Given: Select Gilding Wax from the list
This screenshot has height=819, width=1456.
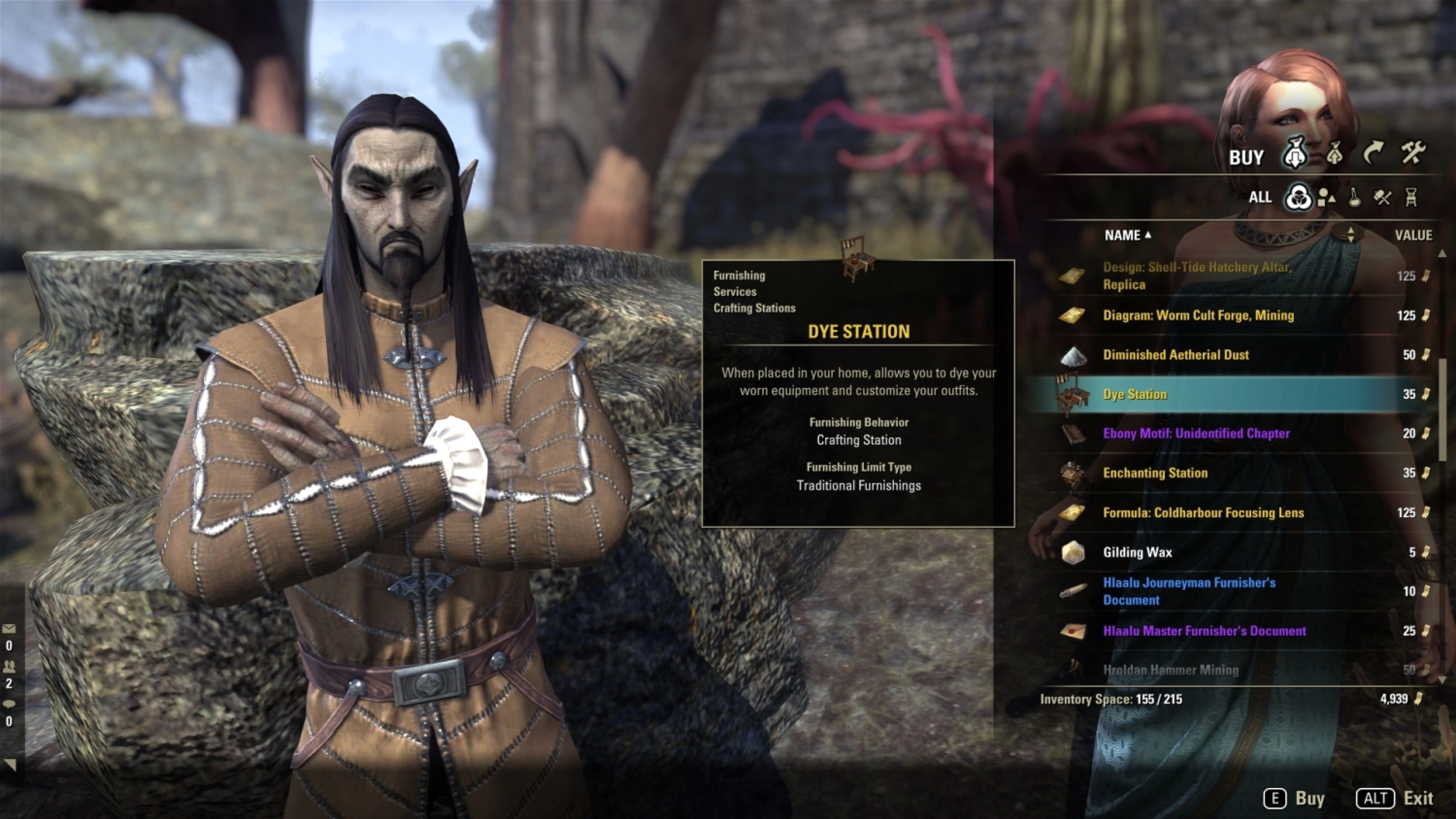Looking at the screenshot, I should [1137, 552].
